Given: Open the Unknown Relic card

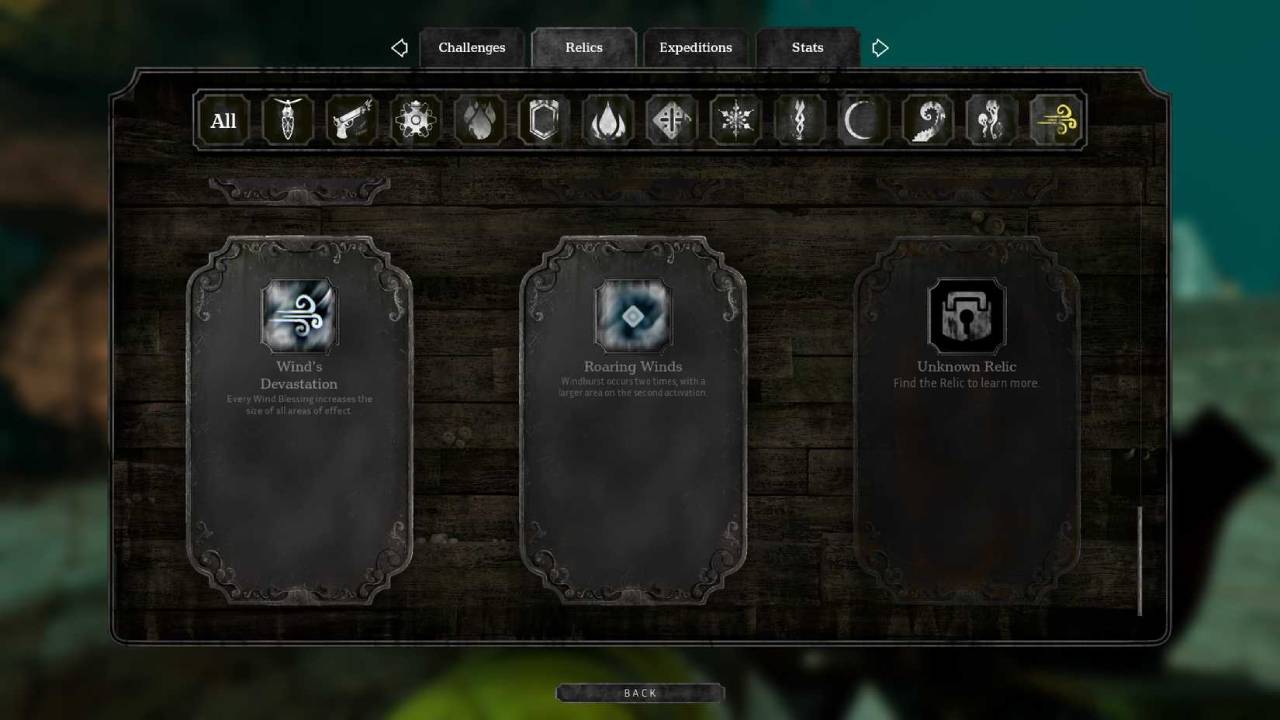Looking at the screenshot, I should pyautogui.click(x=966, y=316).
